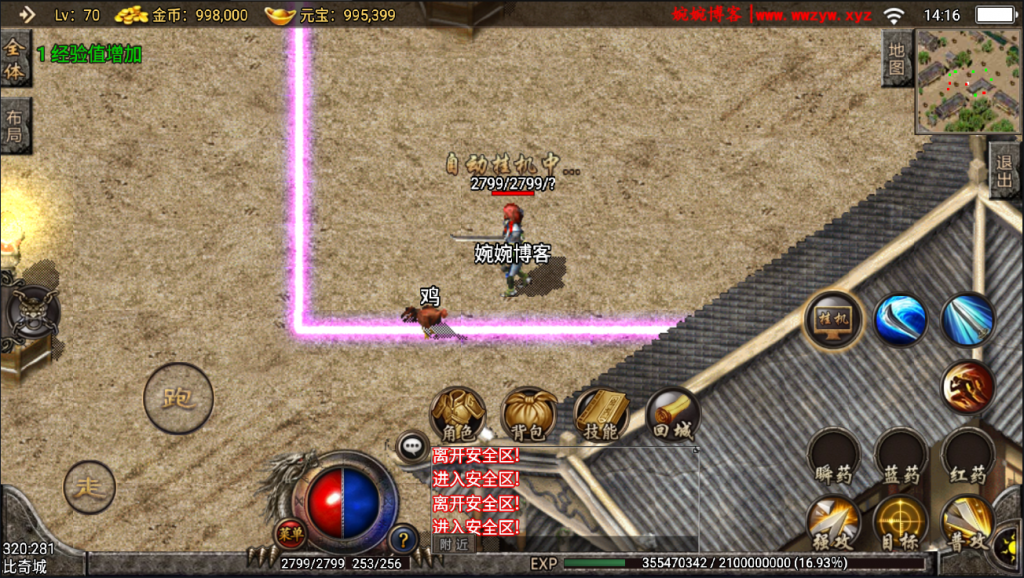Activate the blue crescent slash skill
Viewport: 1024px width, 578px height.
coord(900,320)
